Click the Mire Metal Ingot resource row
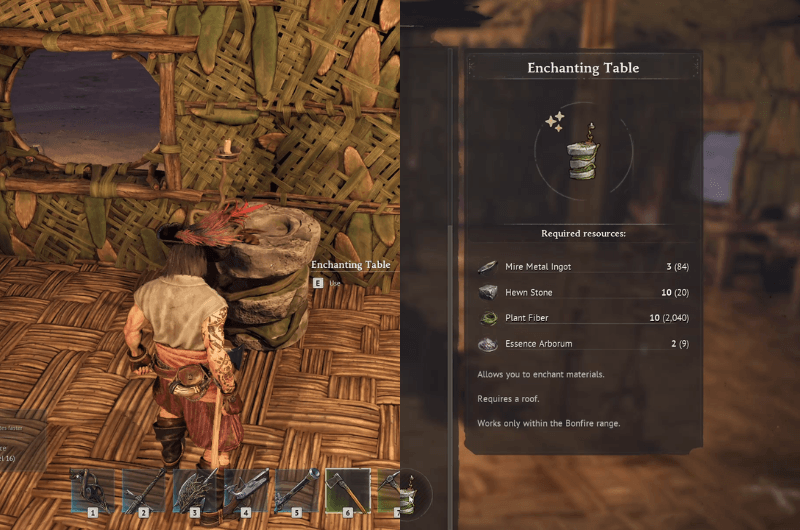The width and height of the screenshot is (800, 530). (x=584, y=267)
